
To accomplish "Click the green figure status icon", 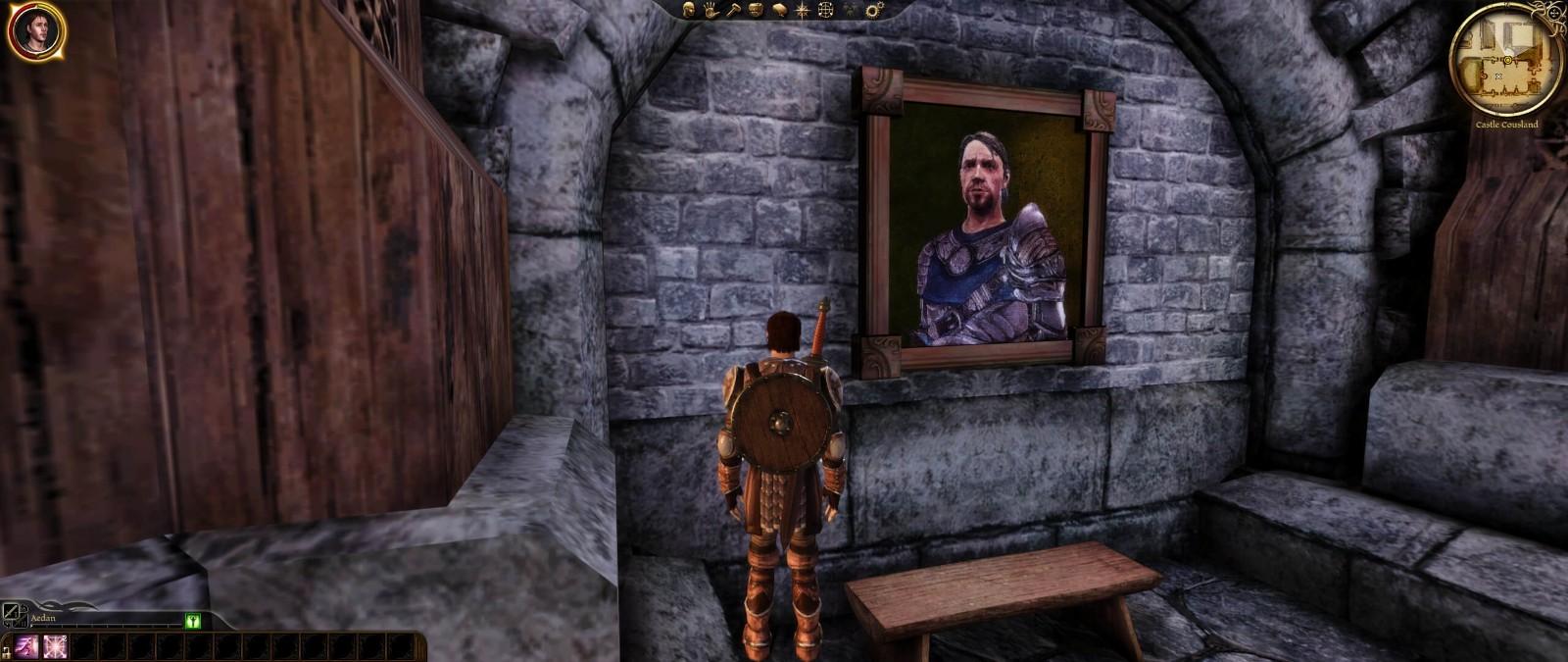I will pos(193,620).
